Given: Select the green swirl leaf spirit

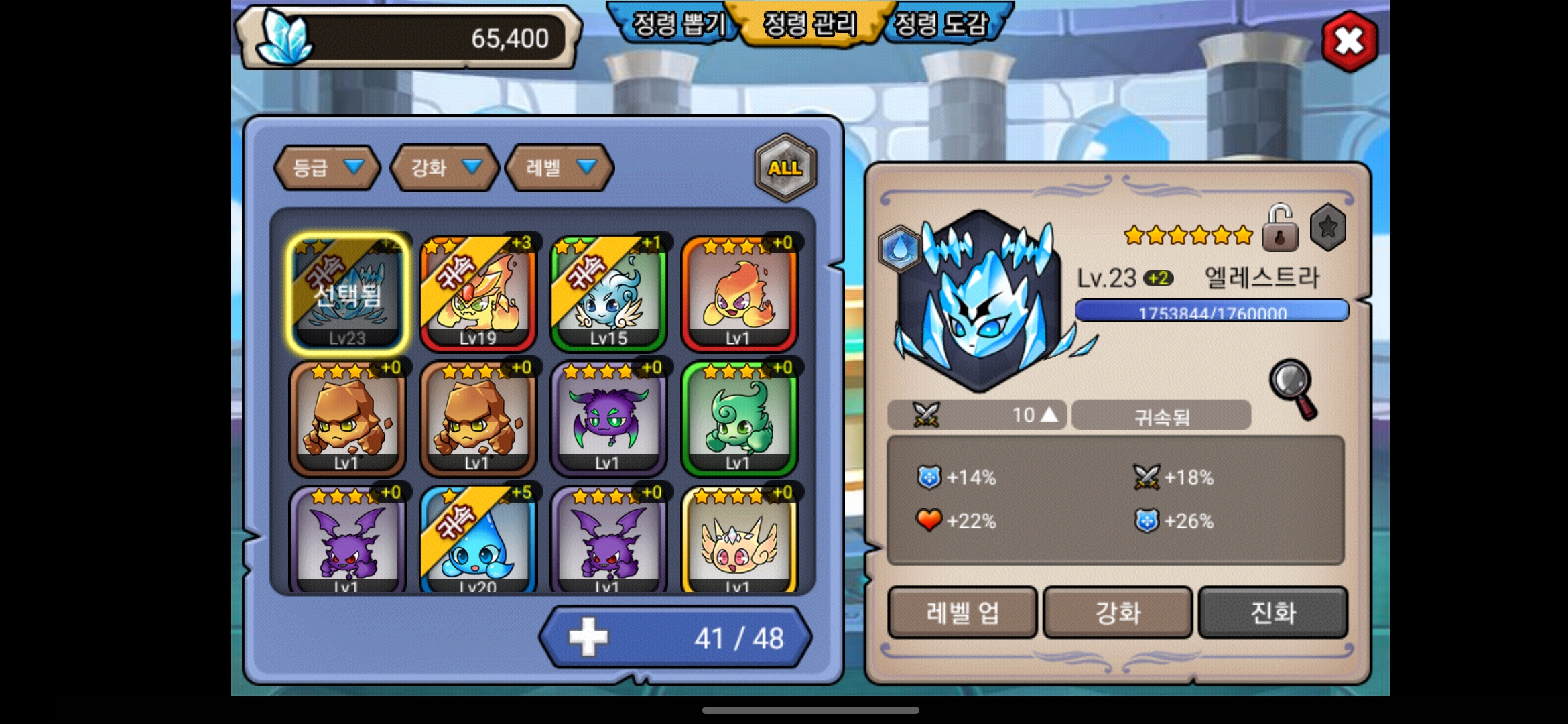Looking at the screenshot, I should (x=738, y=418).
